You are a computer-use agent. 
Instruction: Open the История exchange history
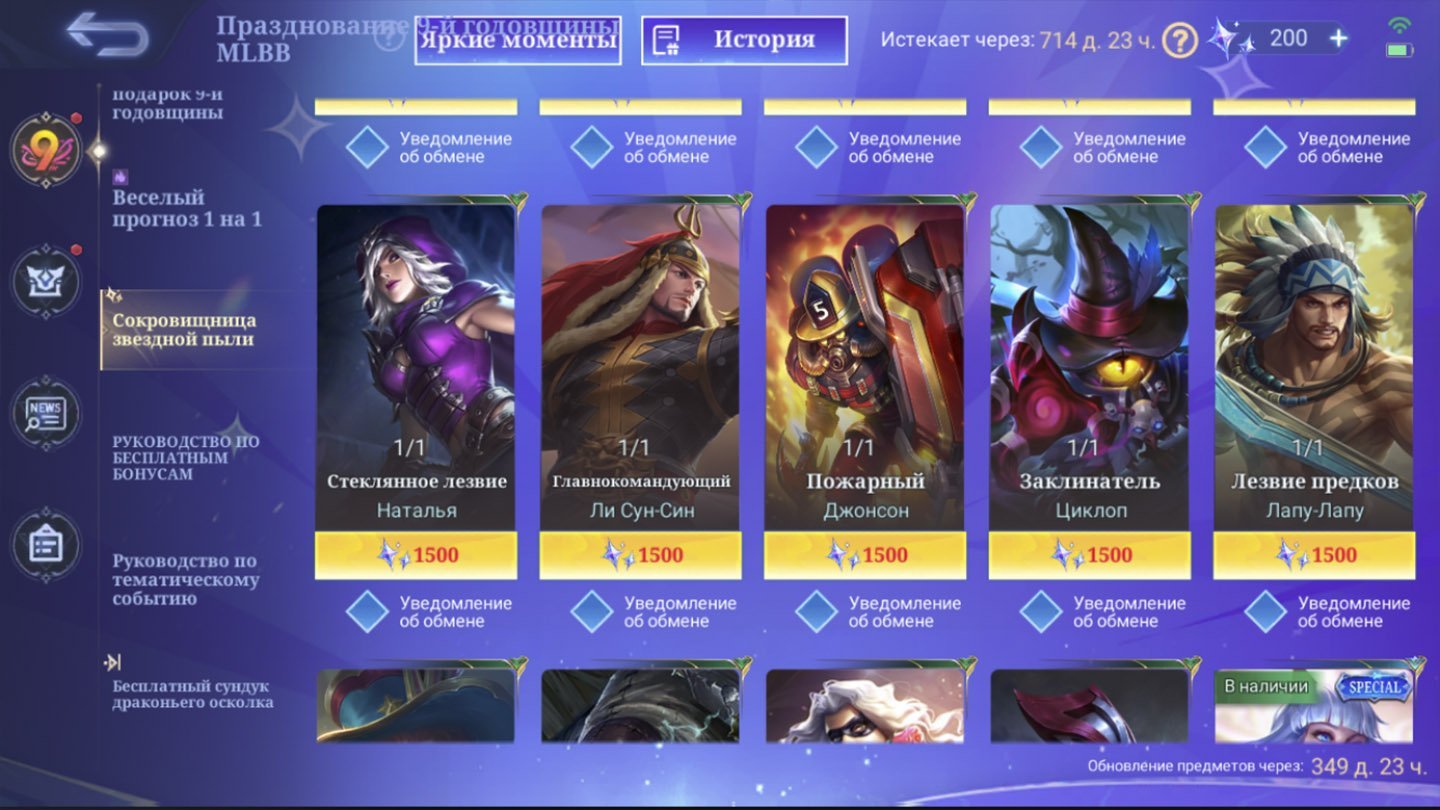pyautogui.click(x=744, y=41)
